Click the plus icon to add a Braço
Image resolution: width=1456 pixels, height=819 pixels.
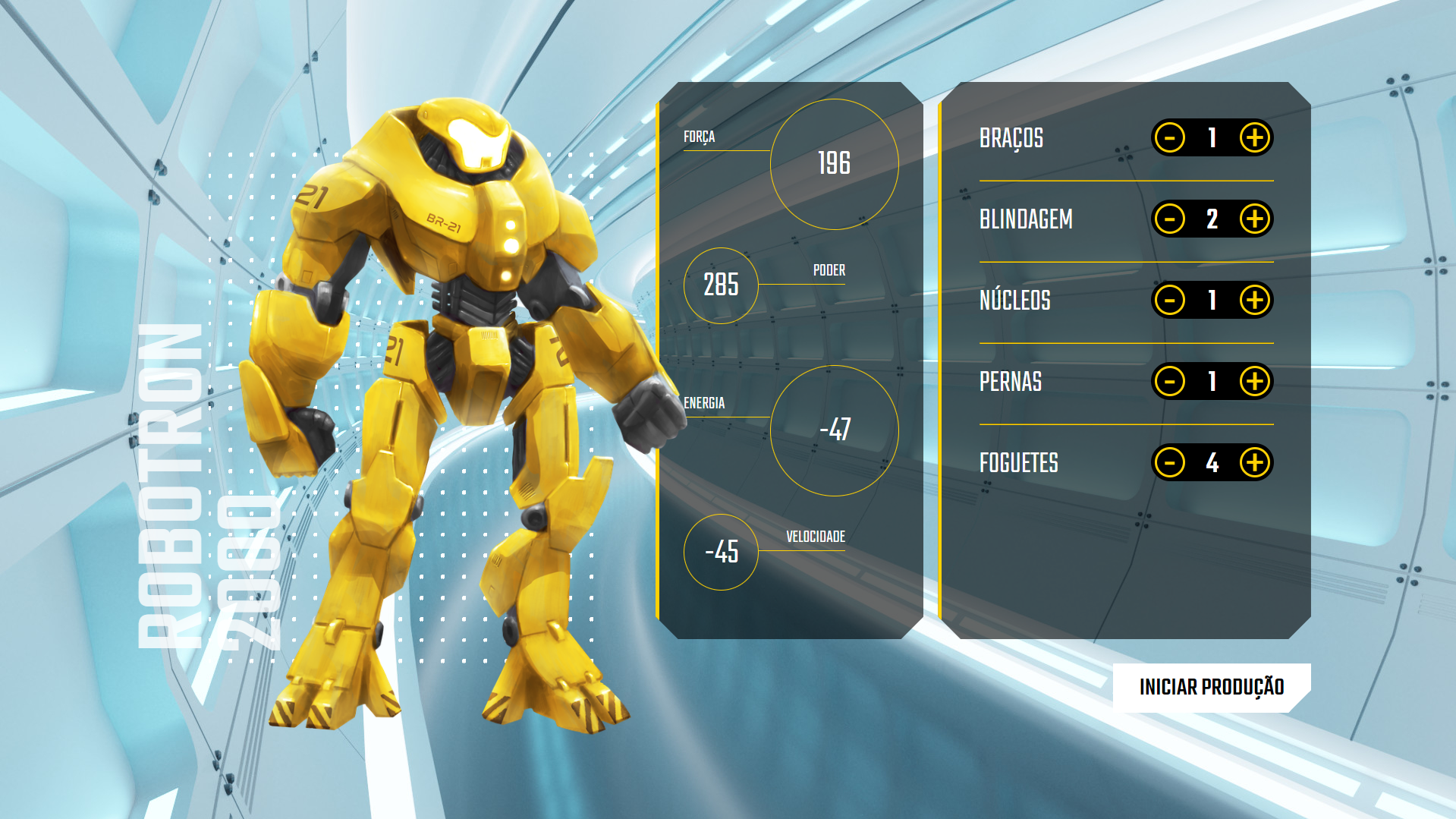(1256, 138)
